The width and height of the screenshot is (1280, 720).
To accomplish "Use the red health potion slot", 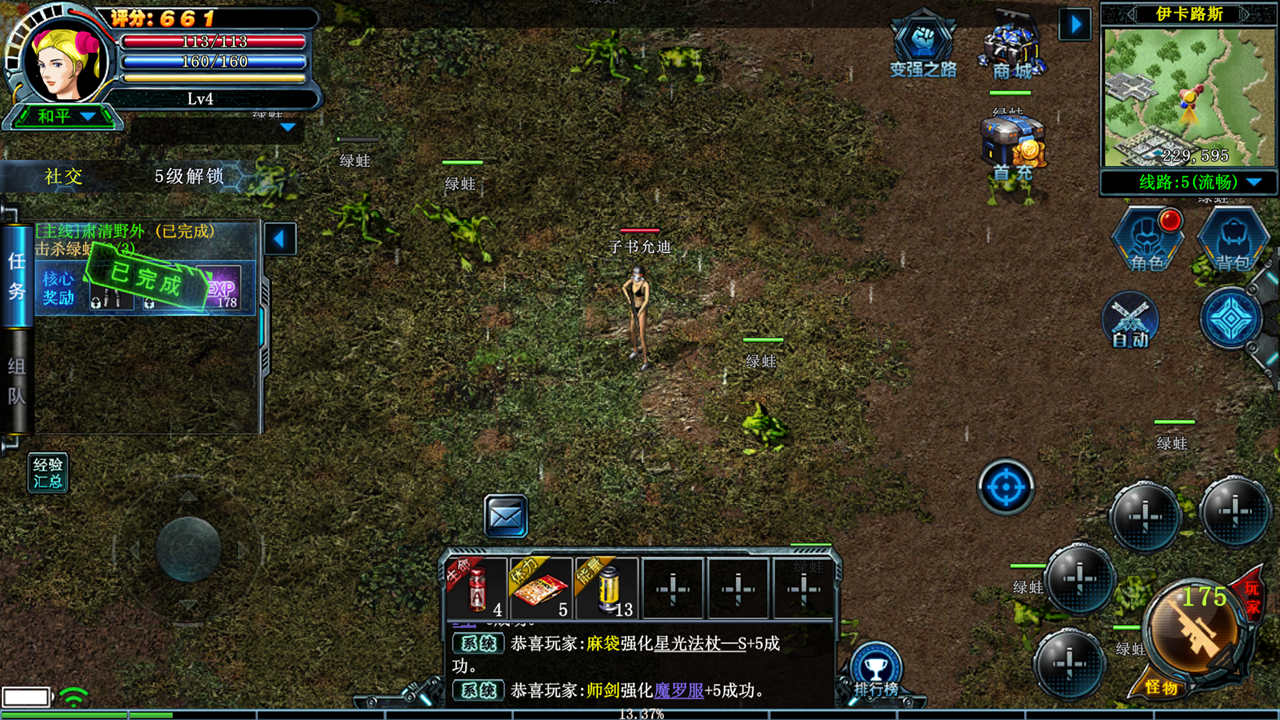I will pyautogui.click(x=478, y=589).
